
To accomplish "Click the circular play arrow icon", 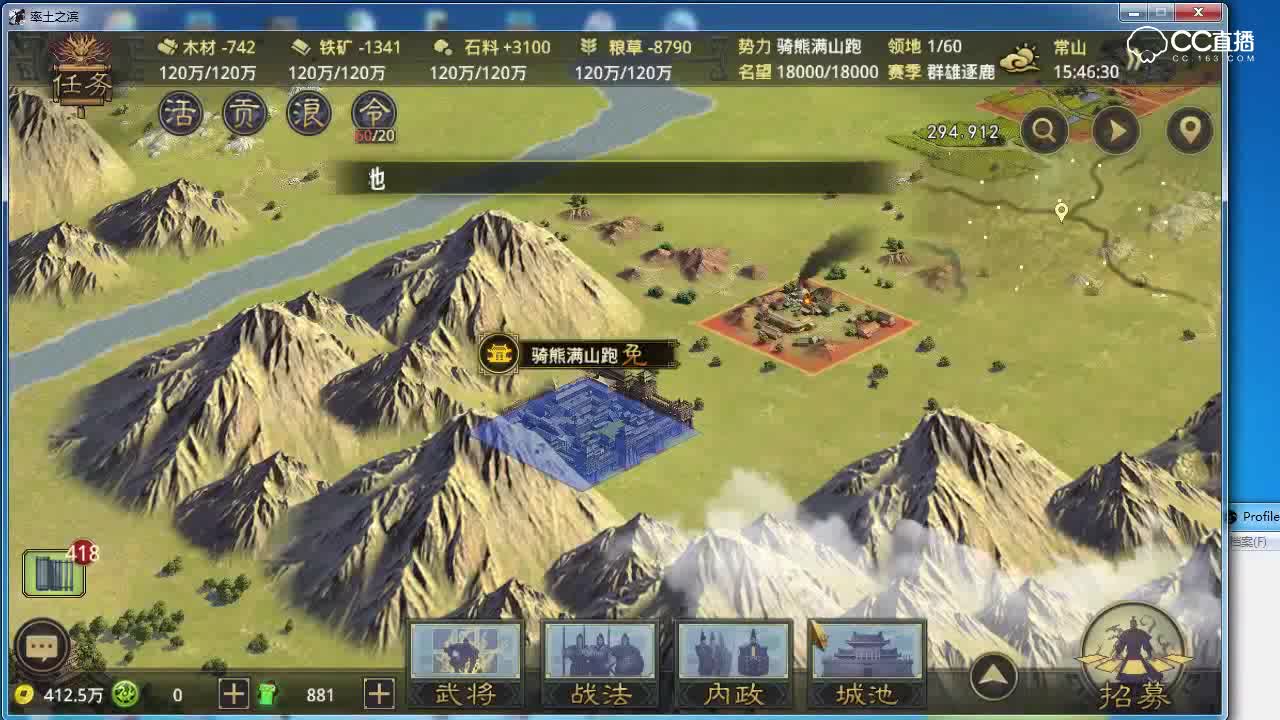I will 1116,130.
